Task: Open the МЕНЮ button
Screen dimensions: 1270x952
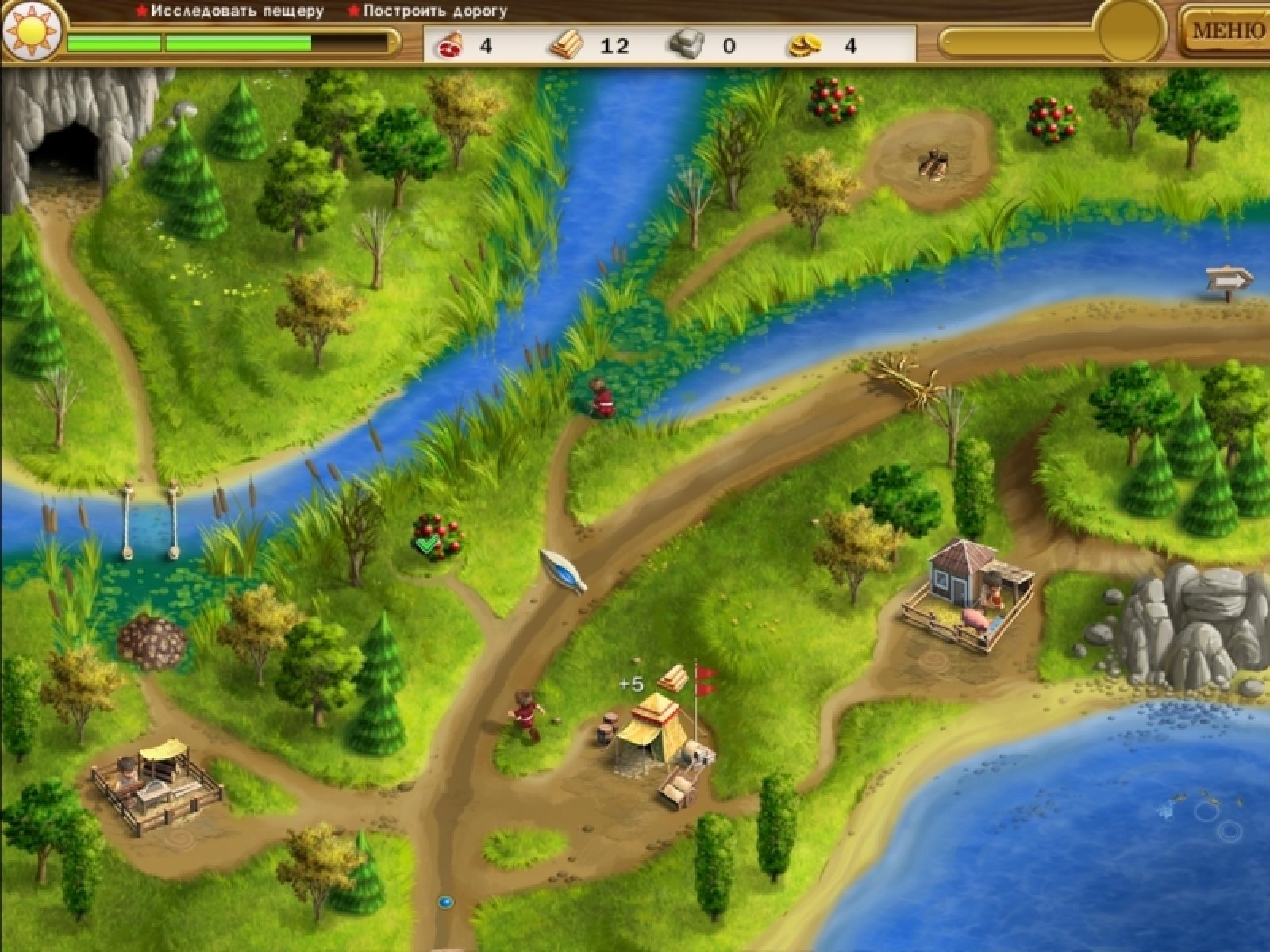Action: click(x=1227, y=31)
